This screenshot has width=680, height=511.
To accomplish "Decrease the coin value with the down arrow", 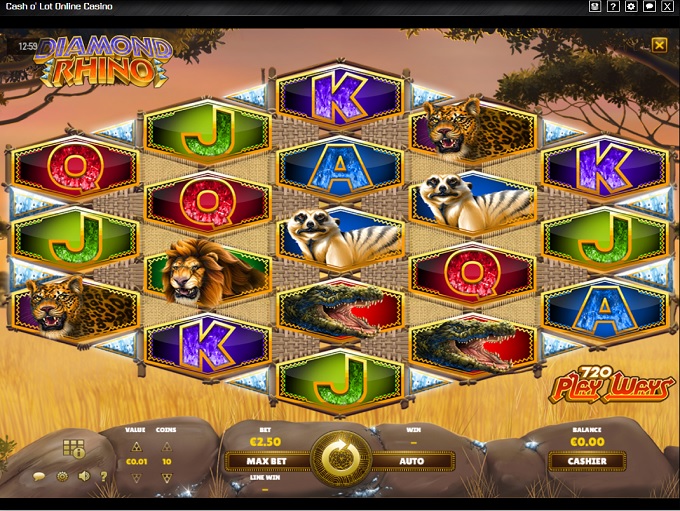I will tap(137, 478).
